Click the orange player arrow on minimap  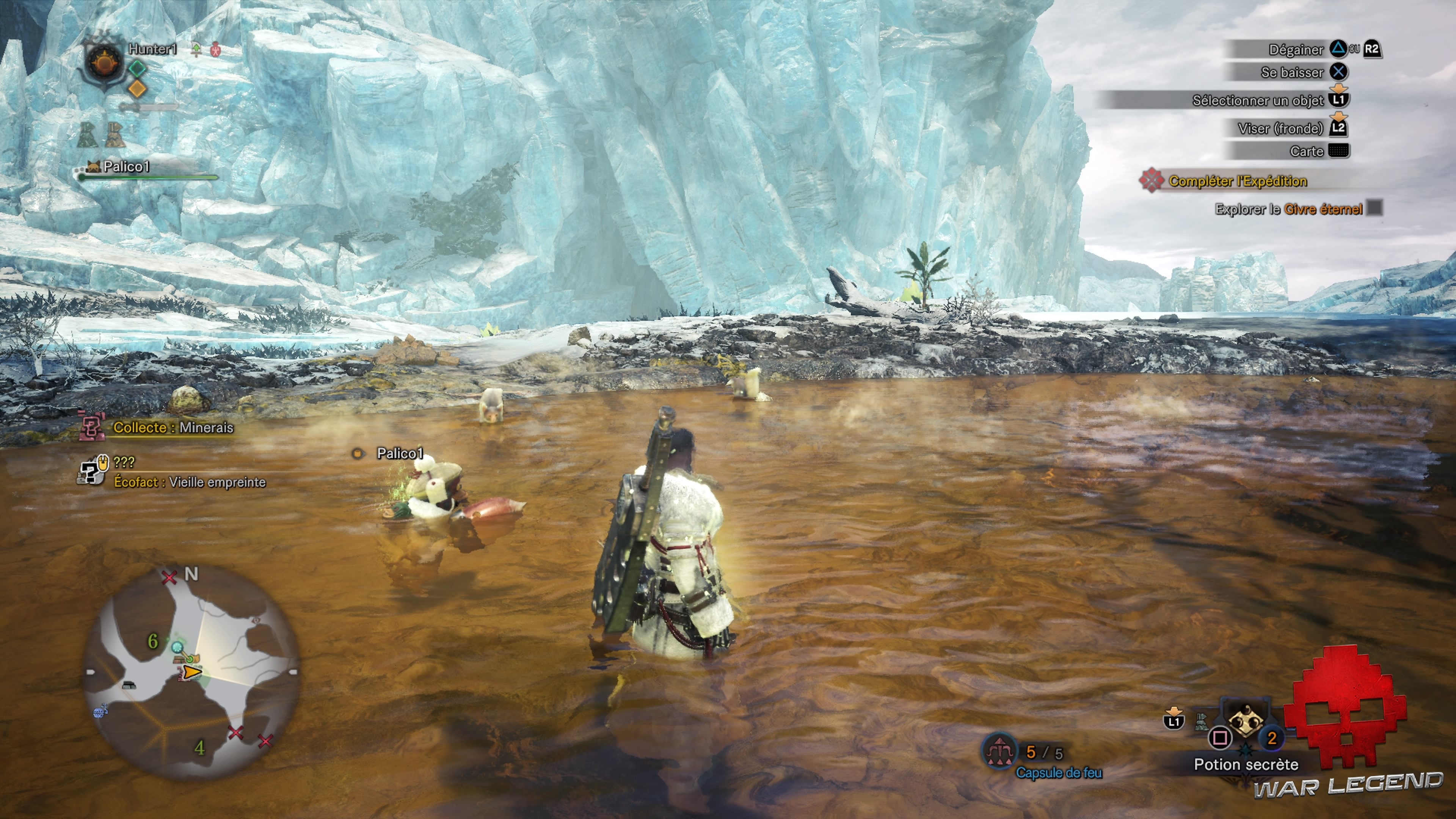click(192, 672)
